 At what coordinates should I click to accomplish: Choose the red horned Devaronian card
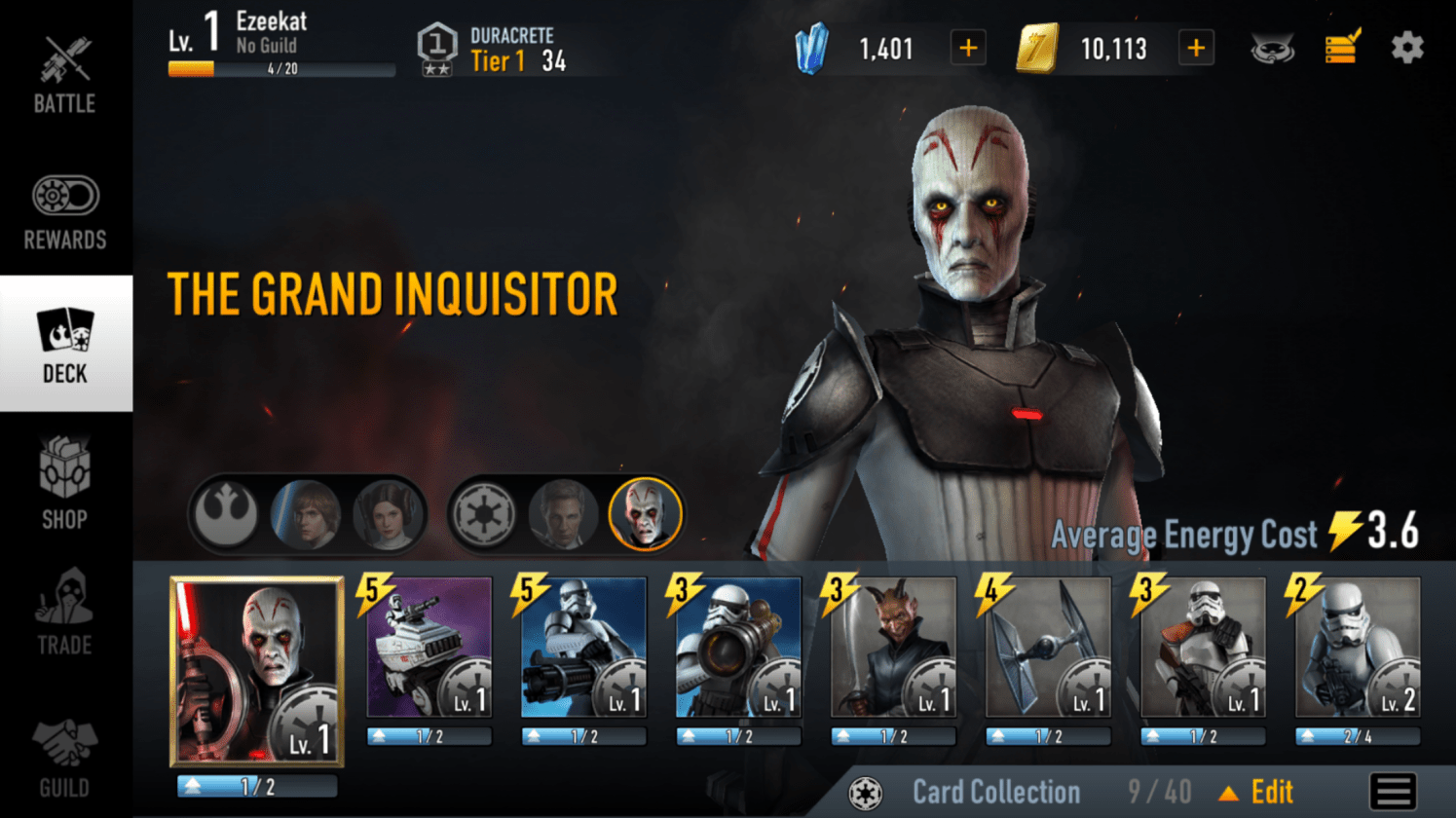pyautogui.click(x=893, y=648)
